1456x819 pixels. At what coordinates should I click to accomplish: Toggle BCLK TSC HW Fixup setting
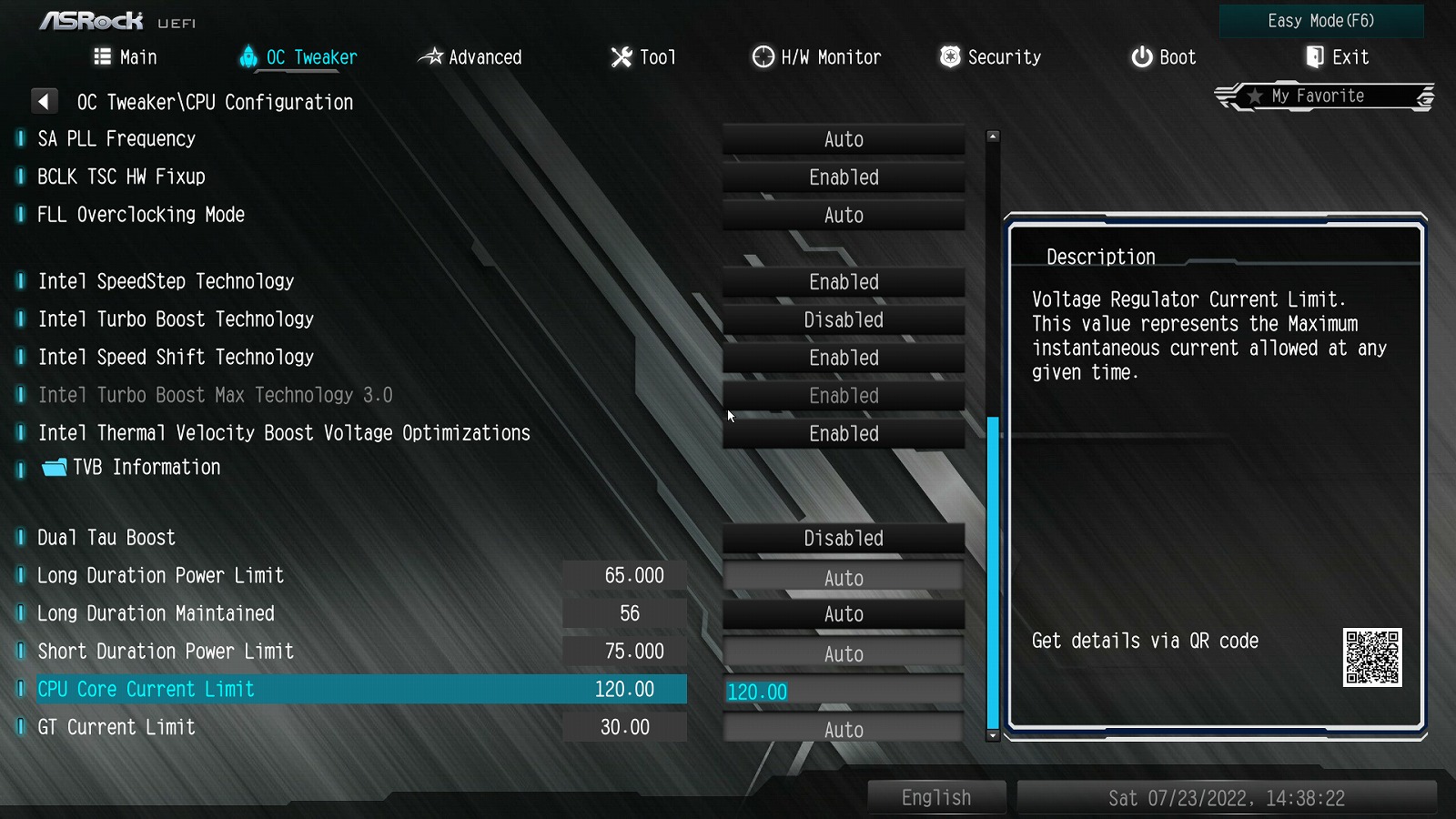coord(844,177)
